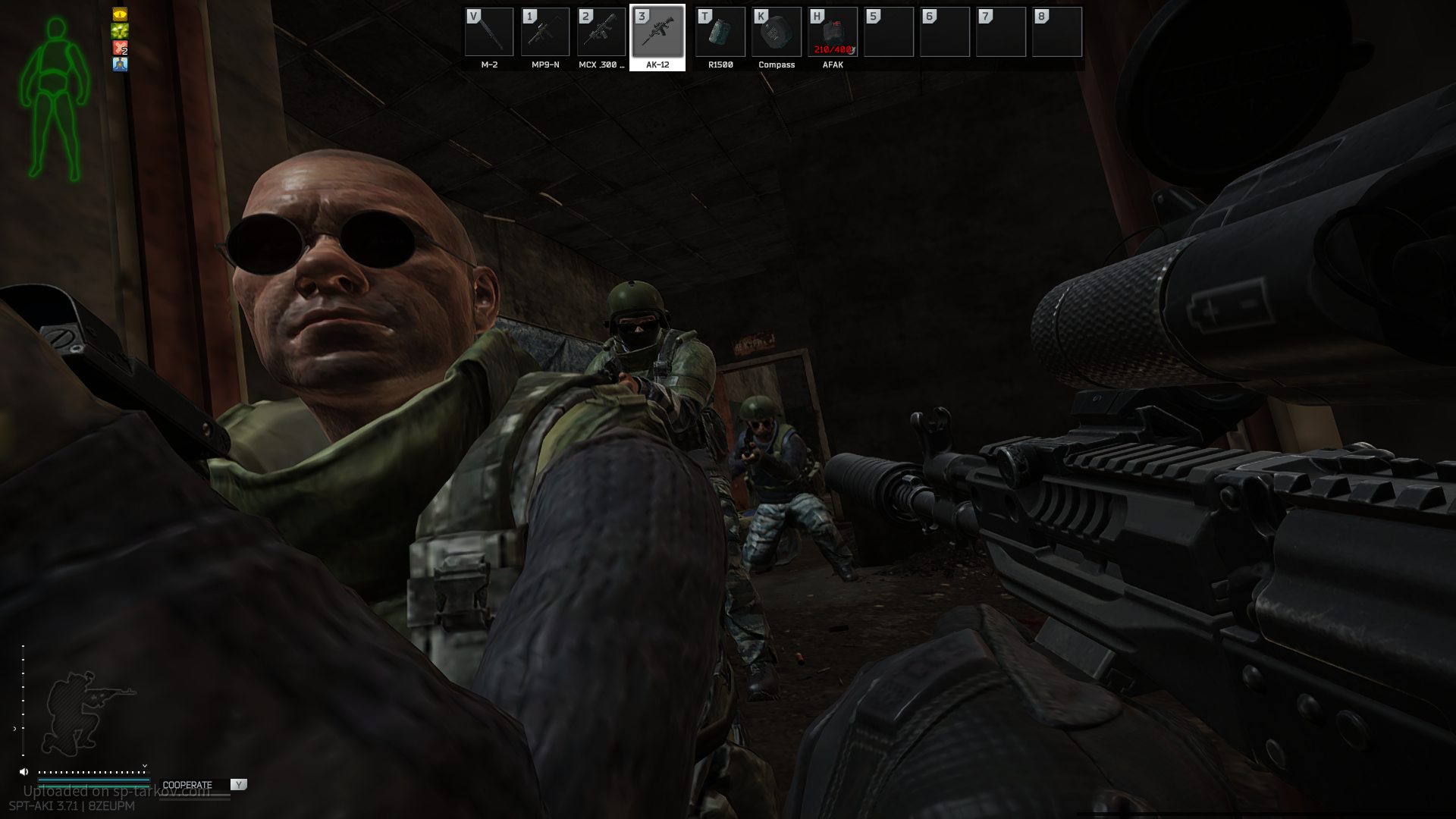Screen dimensions: 1456x819
Task: Choose the MCX .300 rifle slot
Action: click(601, 33)
